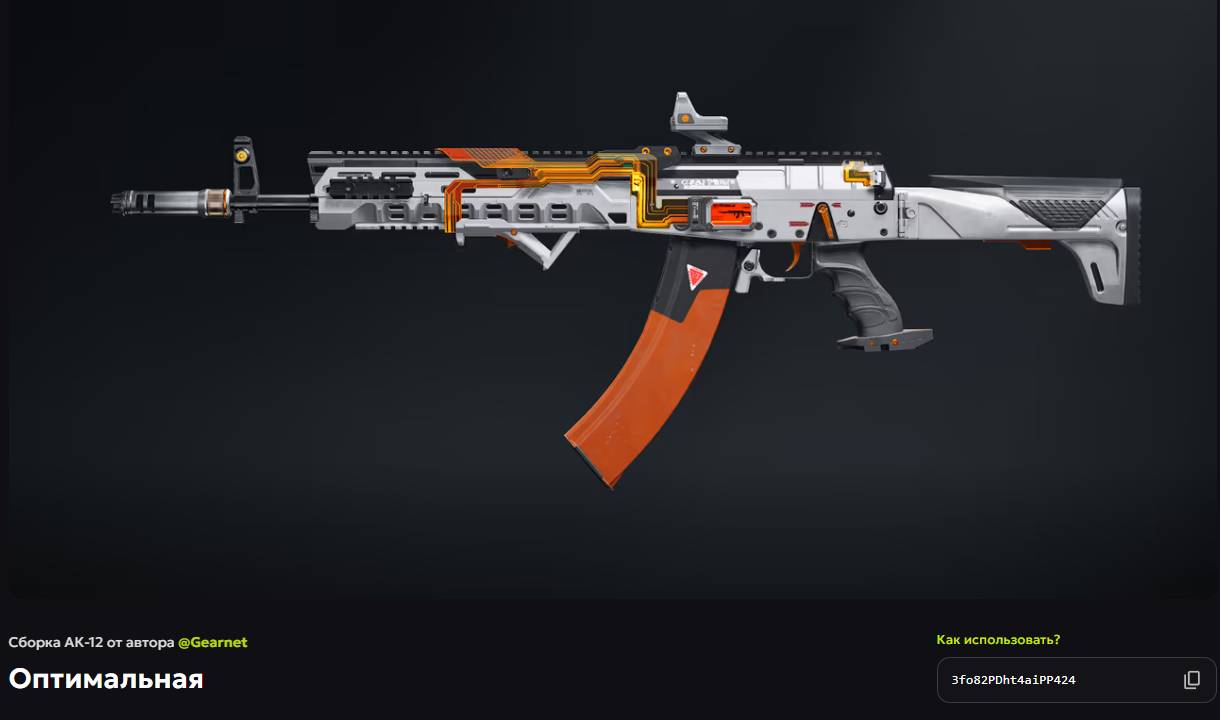The image size is (1220, 720).
Task: Copy the build code with the copy icon
Action: click(x=1191, y=680)
